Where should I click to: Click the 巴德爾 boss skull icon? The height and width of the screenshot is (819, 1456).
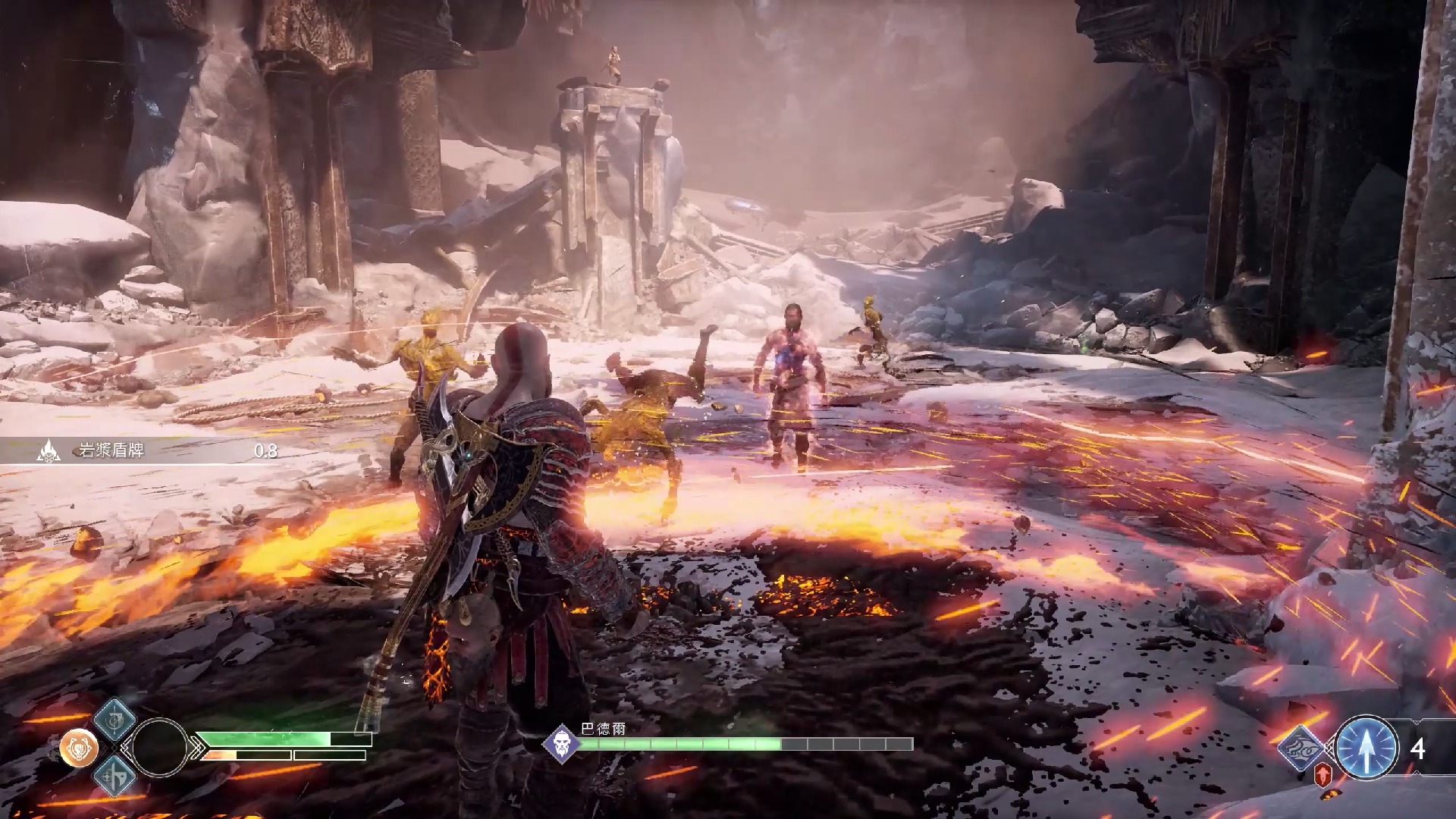pyautogui.click(x=562, y=743)
